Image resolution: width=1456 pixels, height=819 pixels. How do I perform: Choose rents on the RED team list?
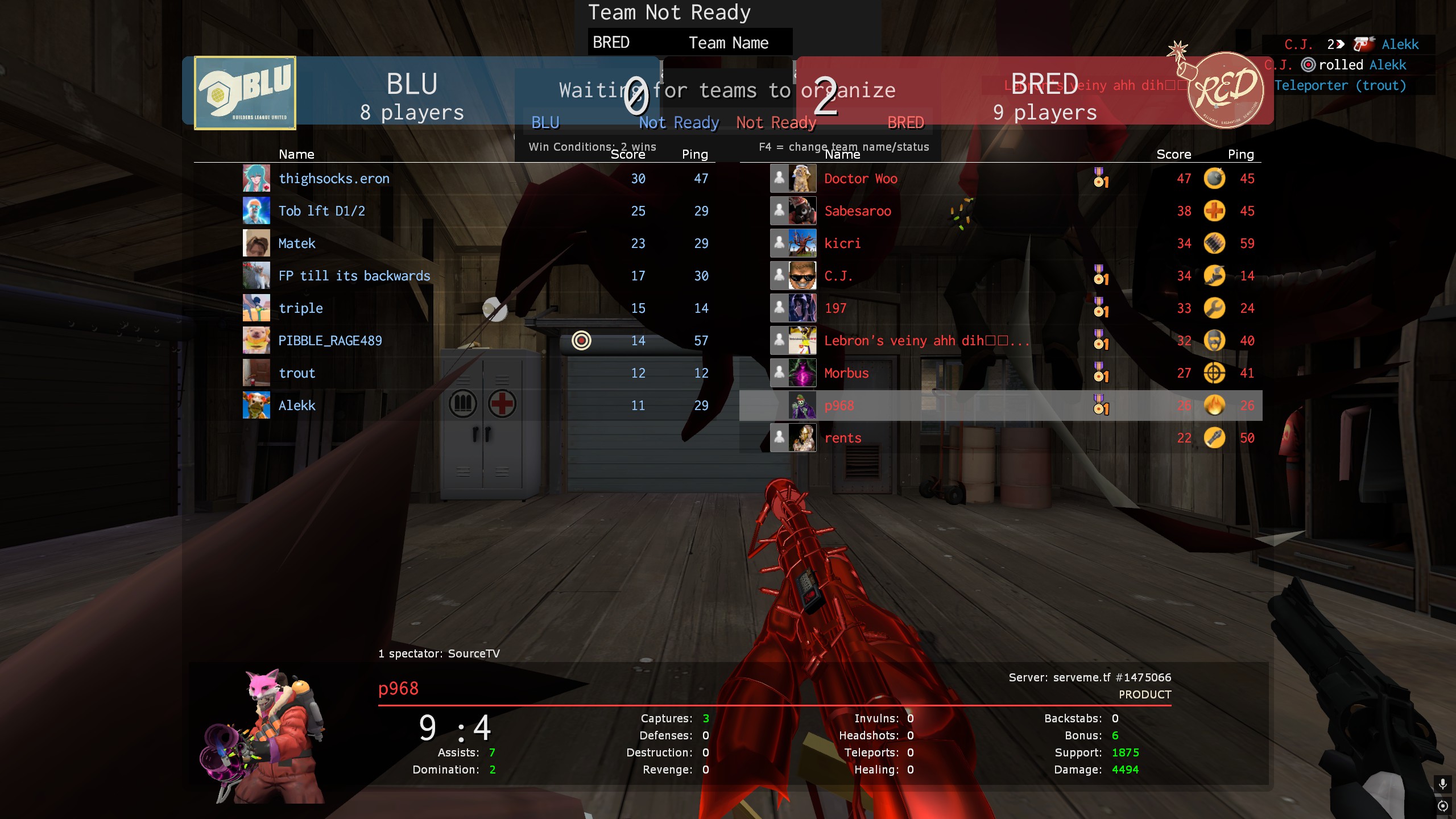(843, 438)
